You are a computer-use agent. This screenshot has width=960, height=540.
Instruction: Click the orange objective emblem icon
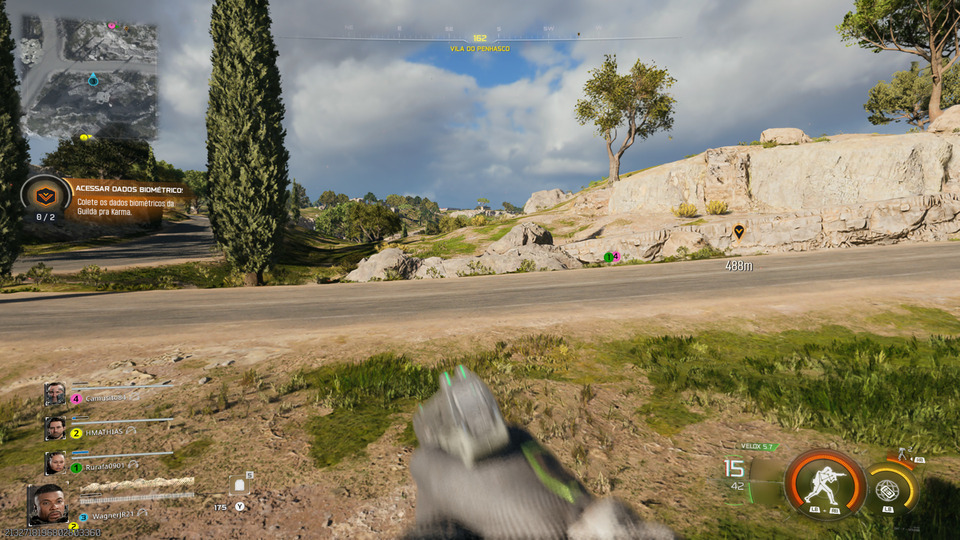(45, 196)
